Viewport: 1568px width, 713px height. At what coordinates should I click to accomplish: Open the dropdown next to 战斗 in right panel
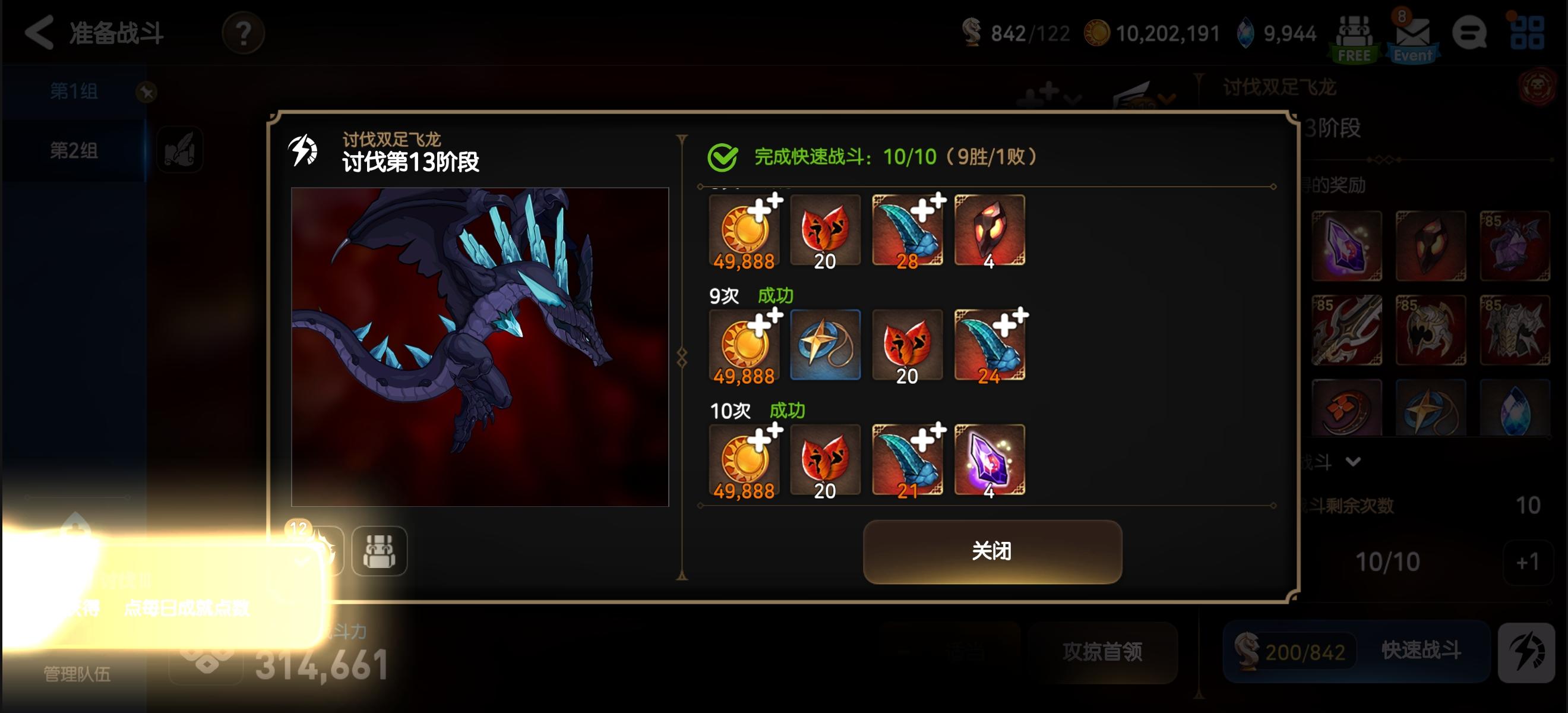[1354, 461]
